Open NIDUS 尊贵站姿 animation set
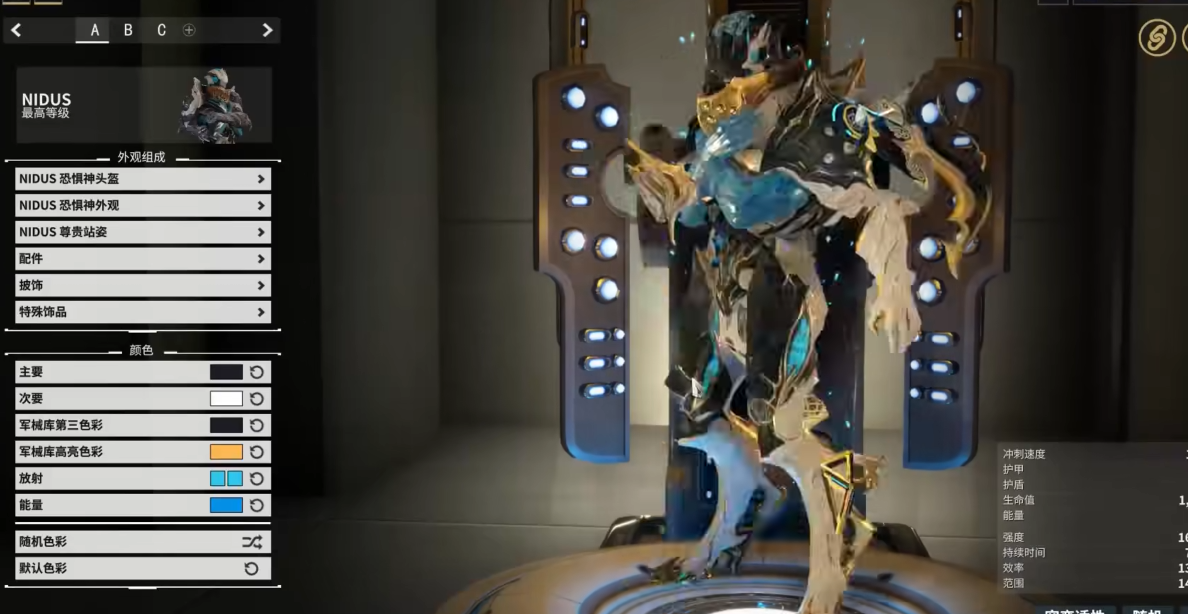The image size is (1188, 614). click(143, 232)
